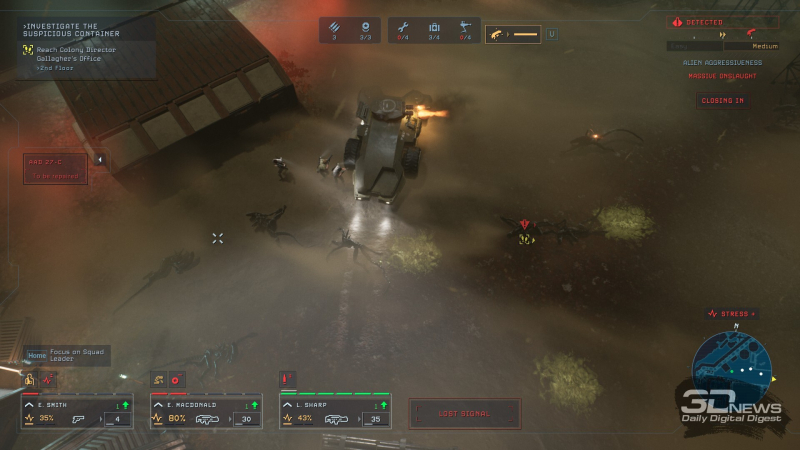Activate the shotgun weapon ability slot
800x450 pixels.
[512, 35]
